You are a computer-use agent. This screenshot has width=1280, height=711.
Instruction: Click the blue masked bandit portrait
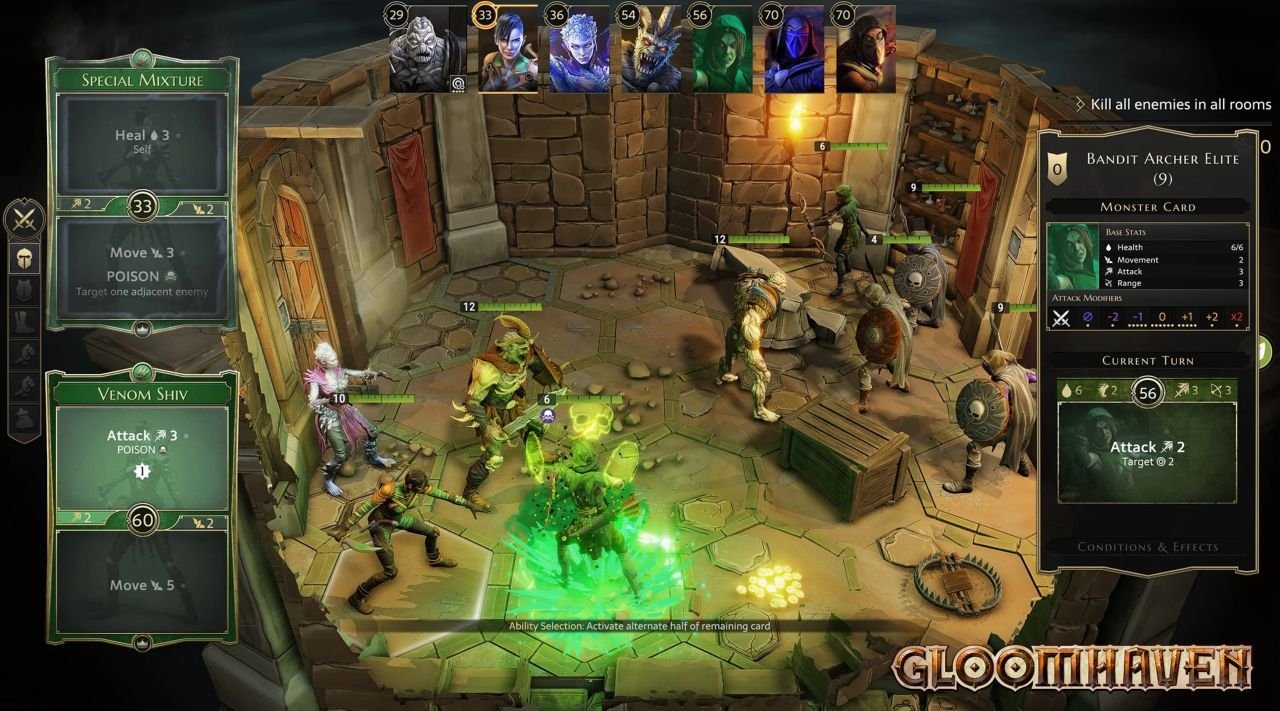point(794,50)
